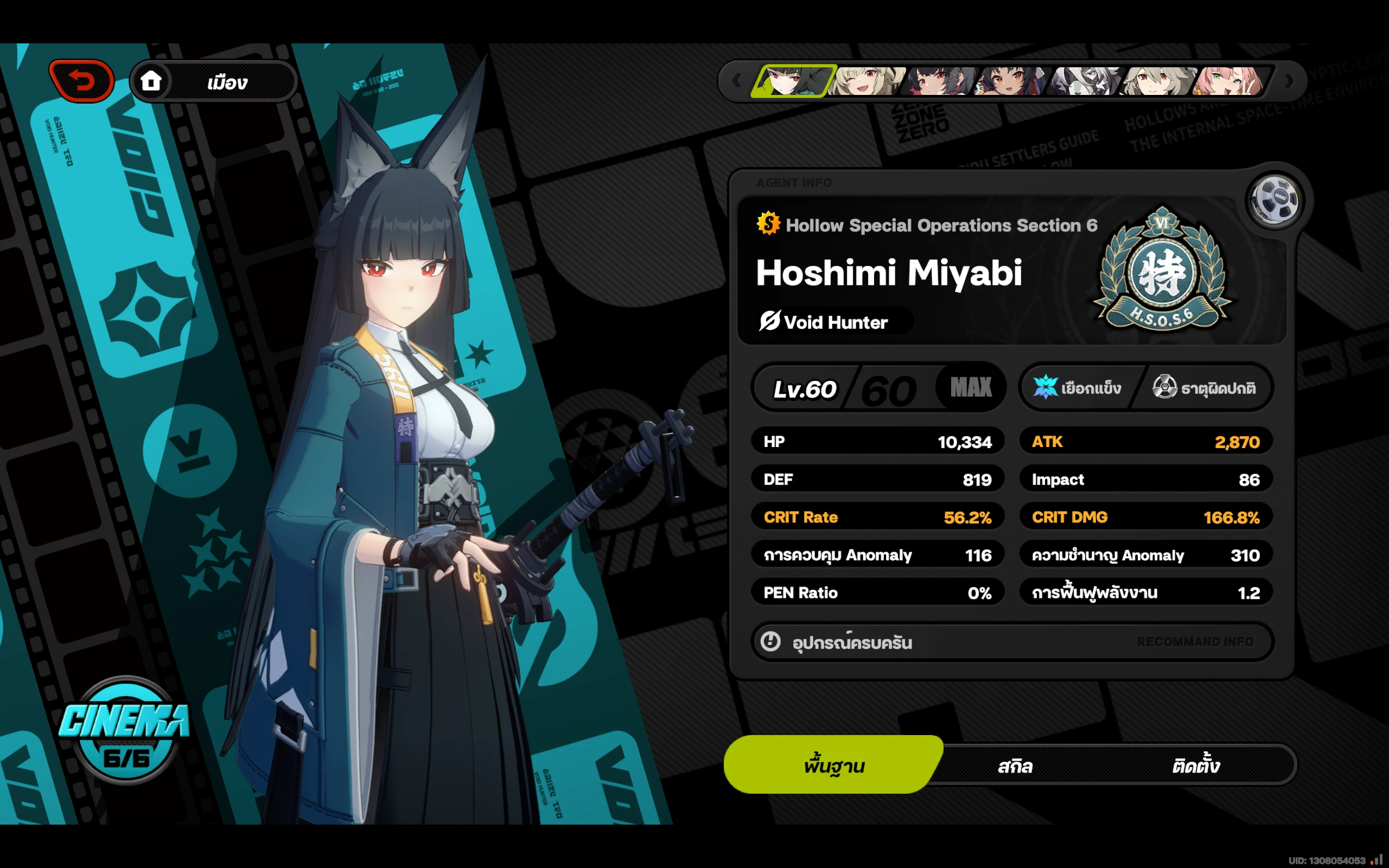Click the right chevron on agent carousel
This screenshot has height=868, width=1389.
pos(1289,81)
